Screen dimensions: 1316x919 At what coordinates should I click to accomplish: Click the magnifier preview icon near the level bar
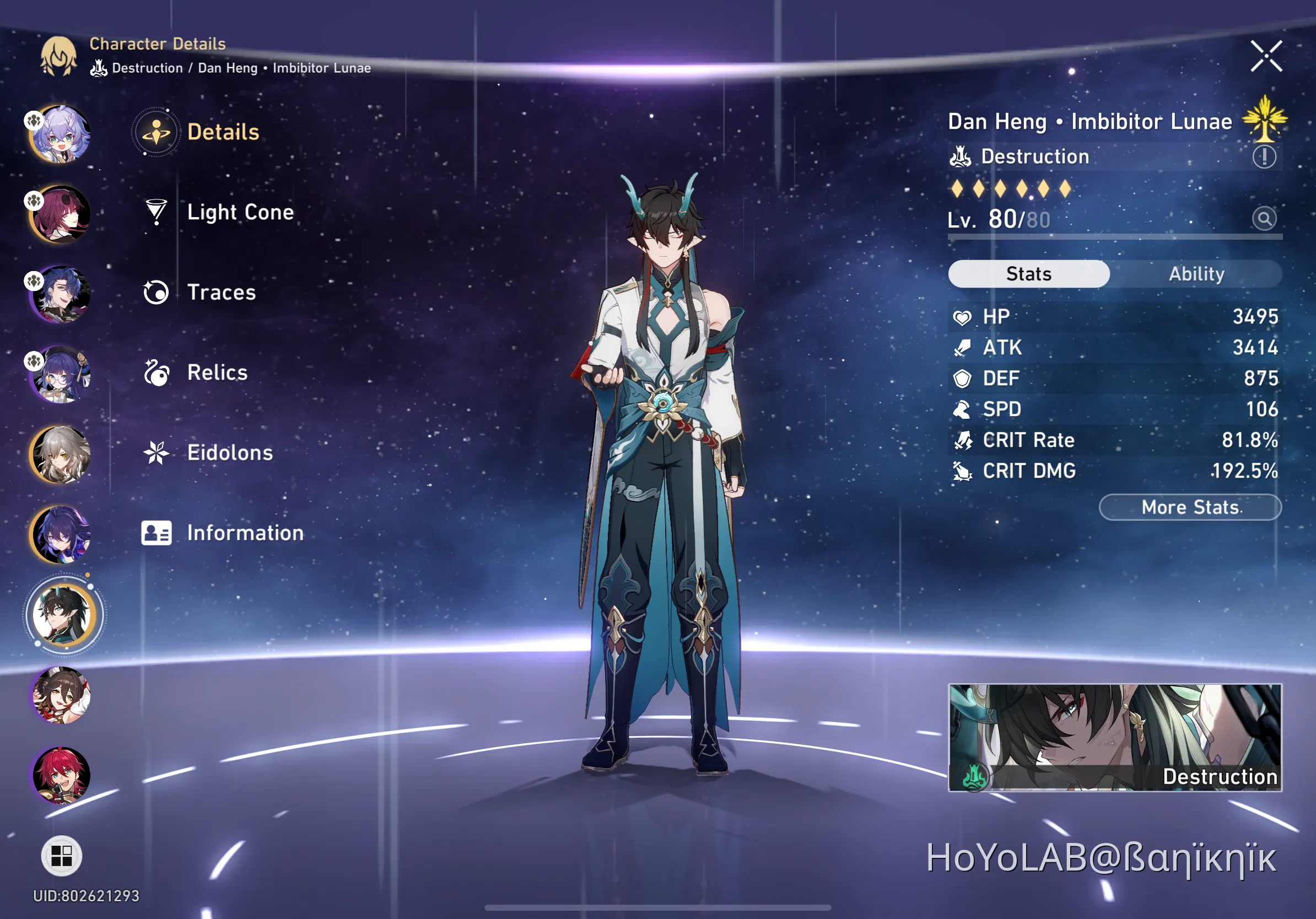coord(1264,218)
